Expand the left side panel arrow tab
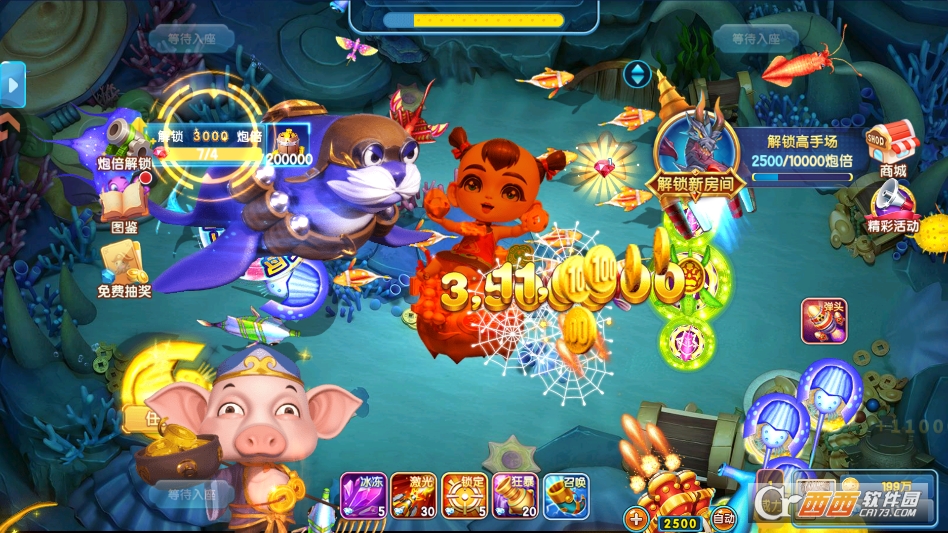Image resolution: width=948 pixels, height=533 pixels. point(13,86)
